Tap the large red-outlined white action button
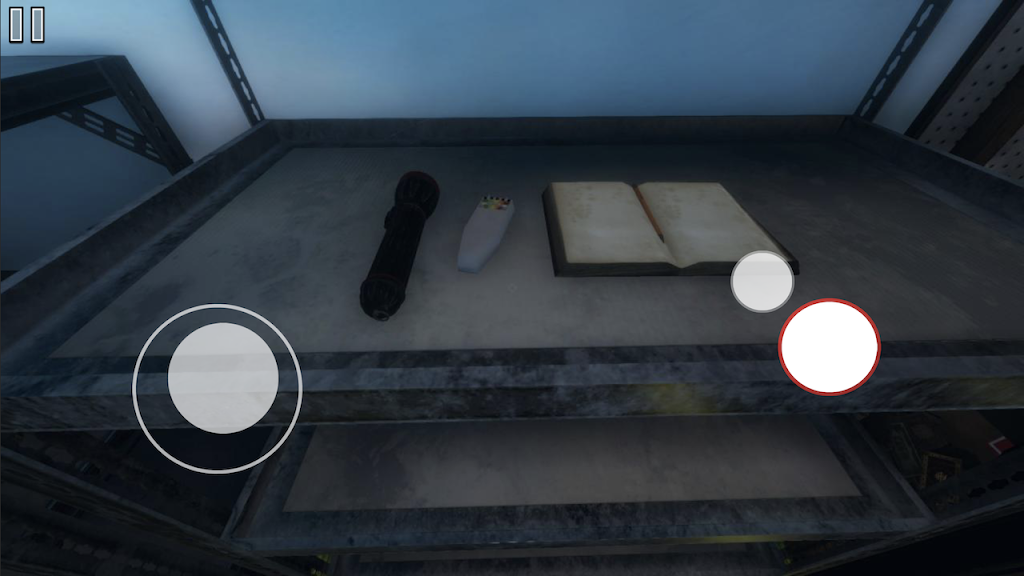 click(829, 346)
